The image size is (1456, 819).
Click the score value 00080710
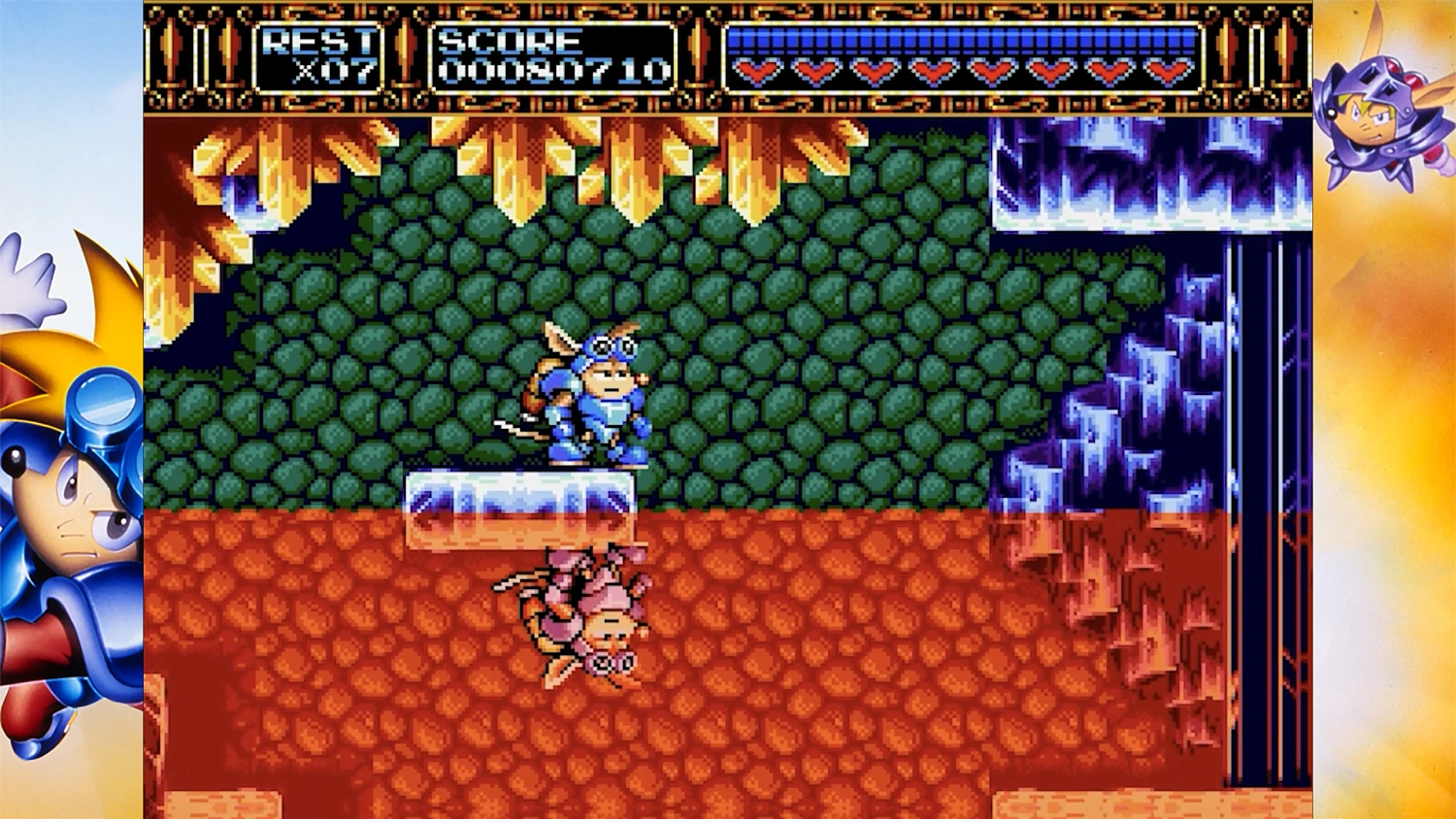553,70
